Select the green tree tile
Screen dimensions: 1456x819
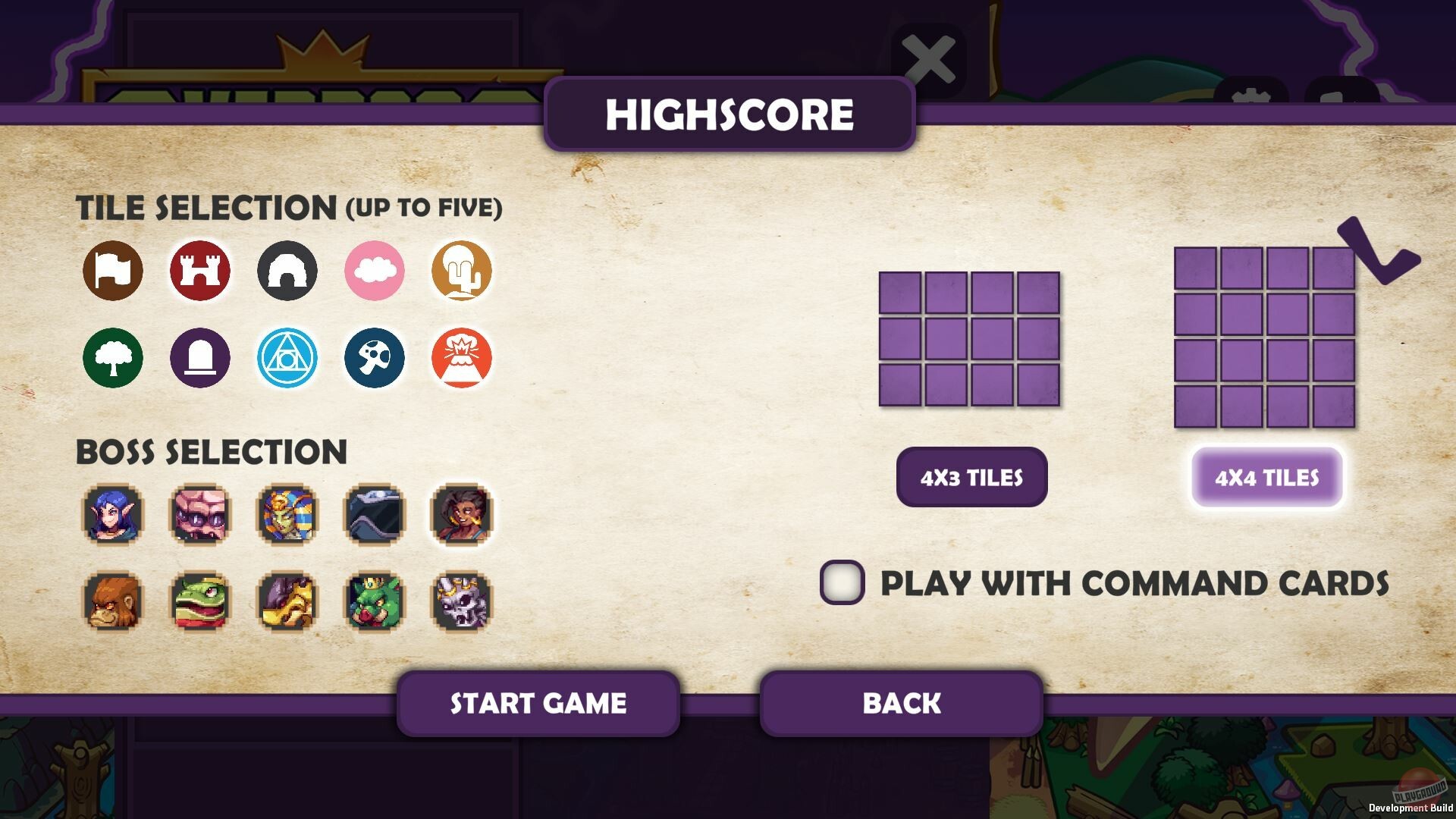[x=112, y=358]
